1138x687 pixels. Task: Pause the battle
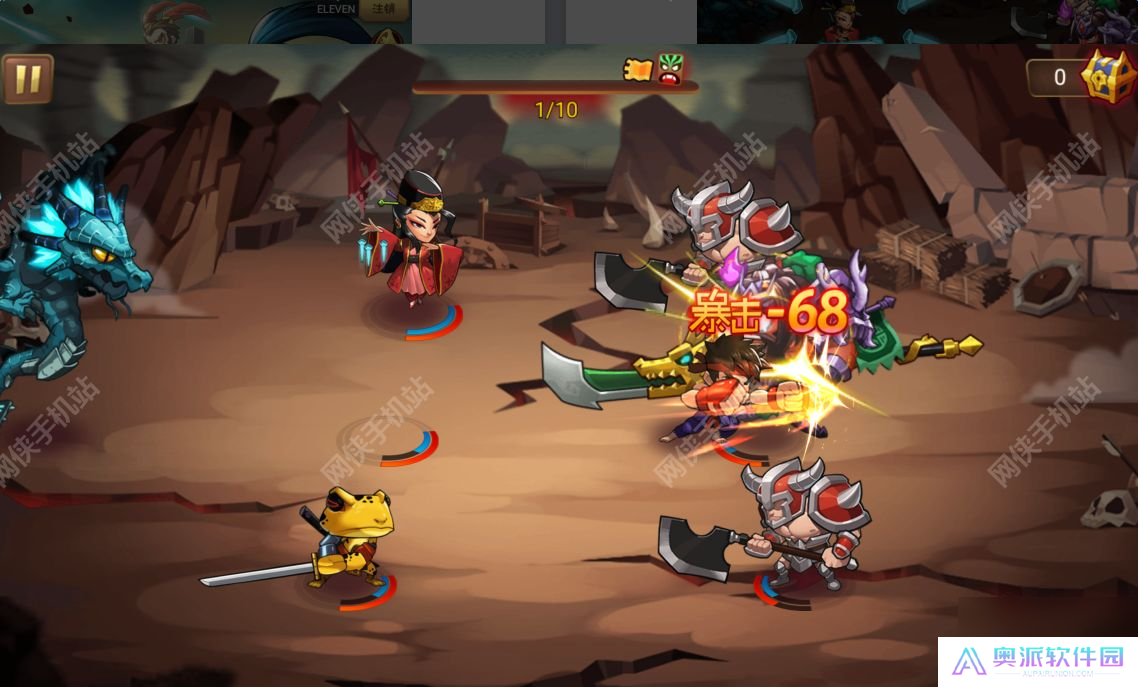click(x=27, y=79)
